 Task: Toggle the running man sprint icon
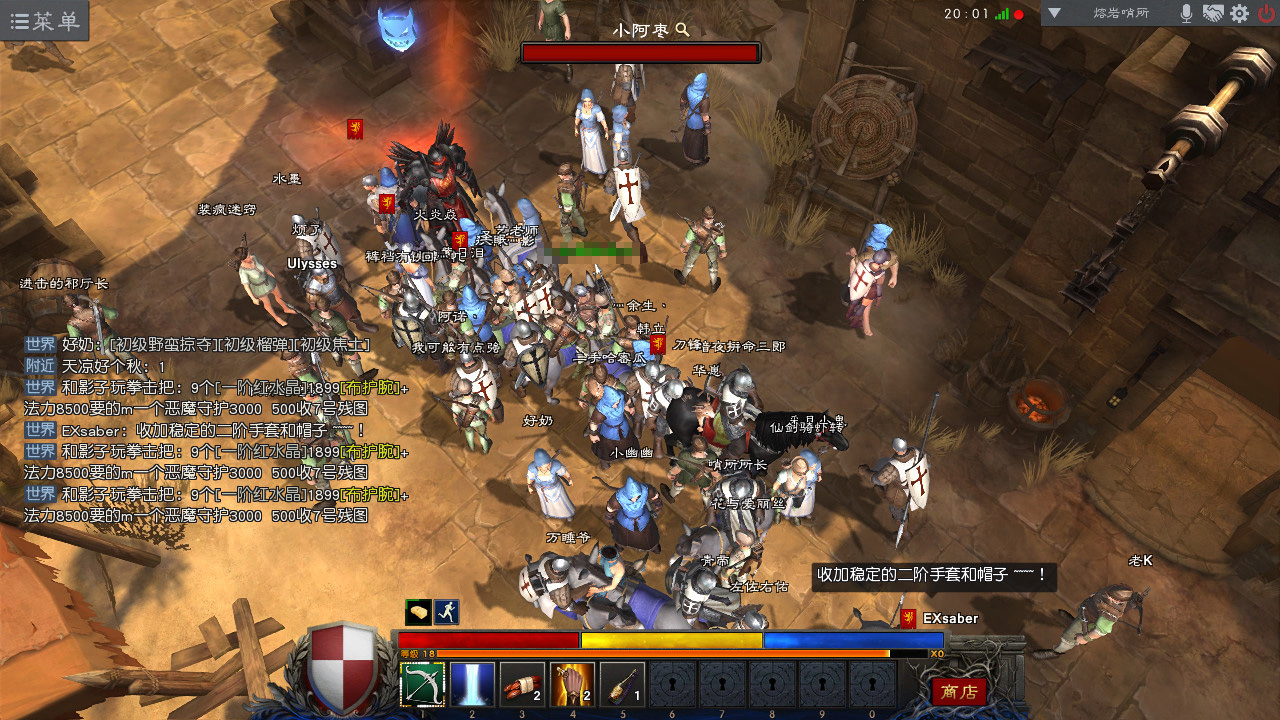(x=446, y=611)
